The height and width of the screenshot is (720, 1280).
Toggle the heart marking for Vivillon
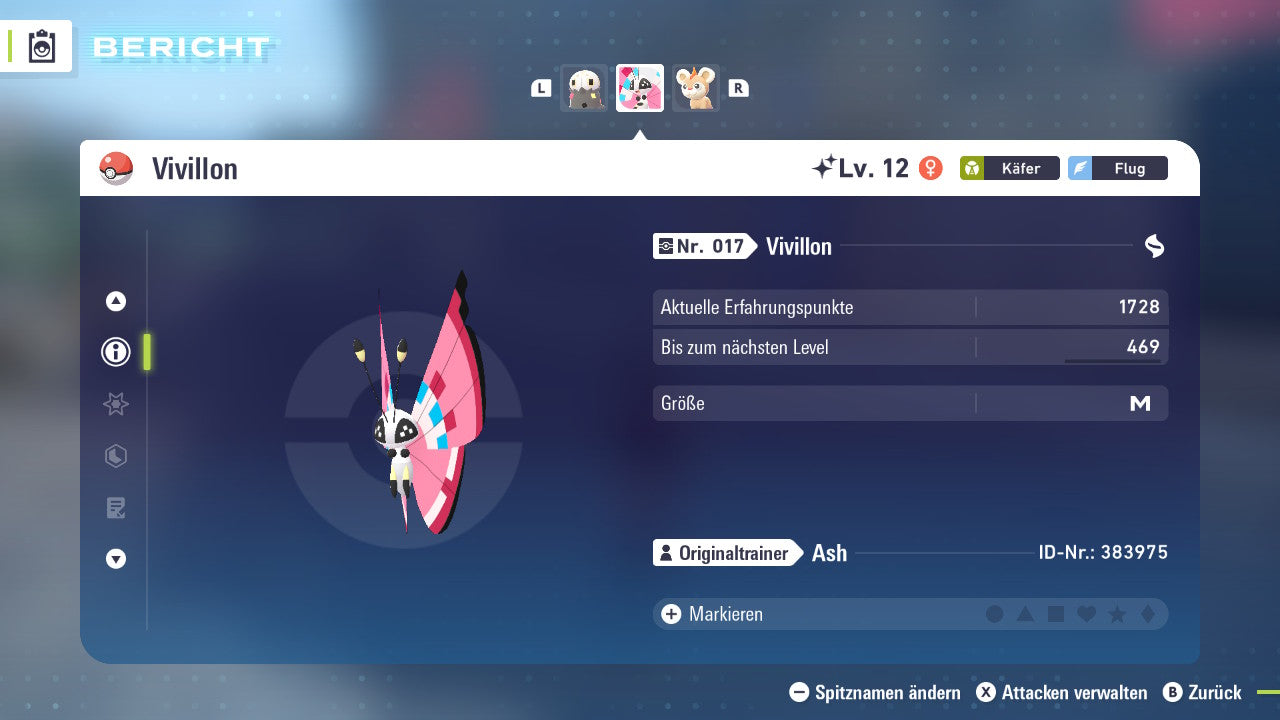[1087, 614]
